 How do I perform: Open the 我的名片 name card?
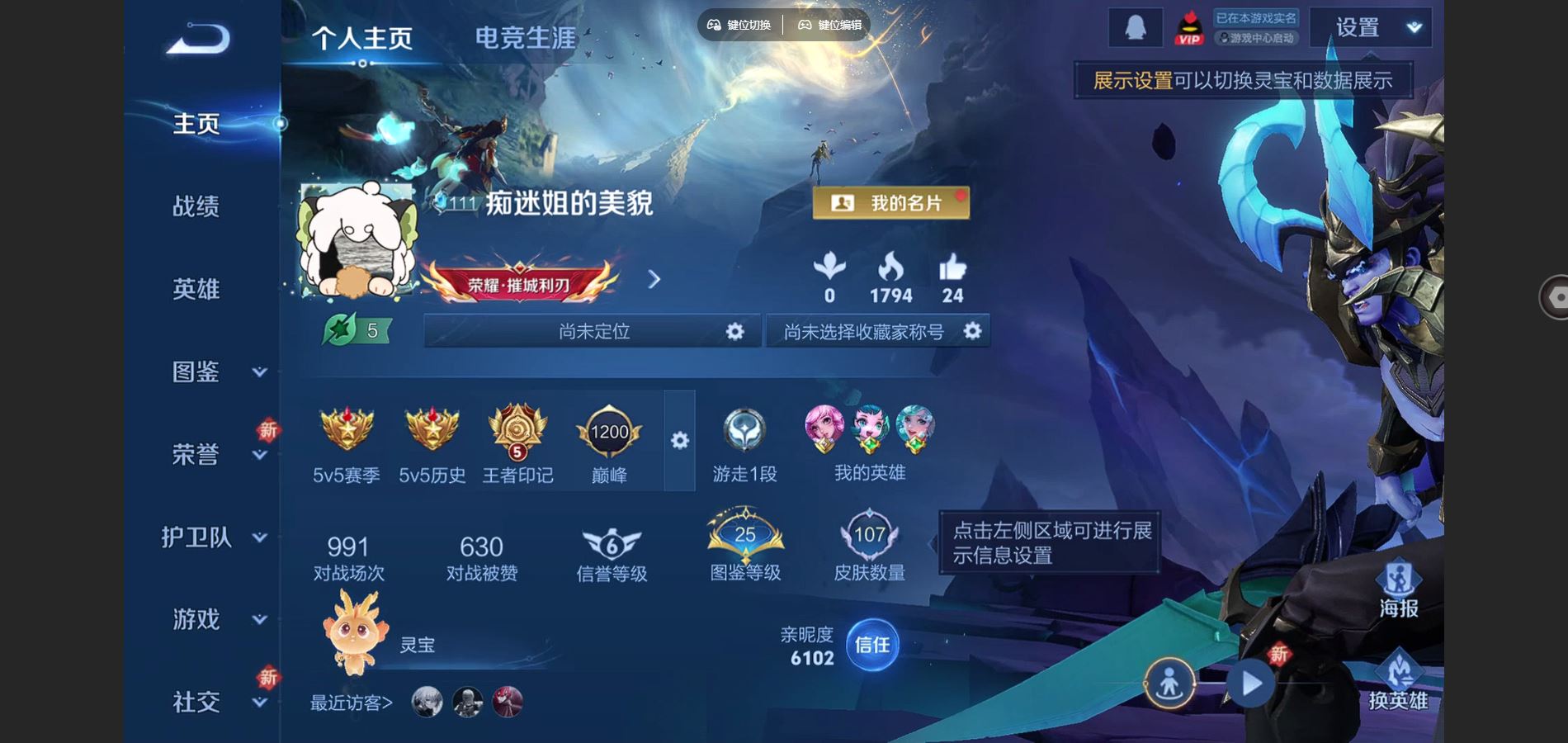pyautogui.click(x=890, y=202)
